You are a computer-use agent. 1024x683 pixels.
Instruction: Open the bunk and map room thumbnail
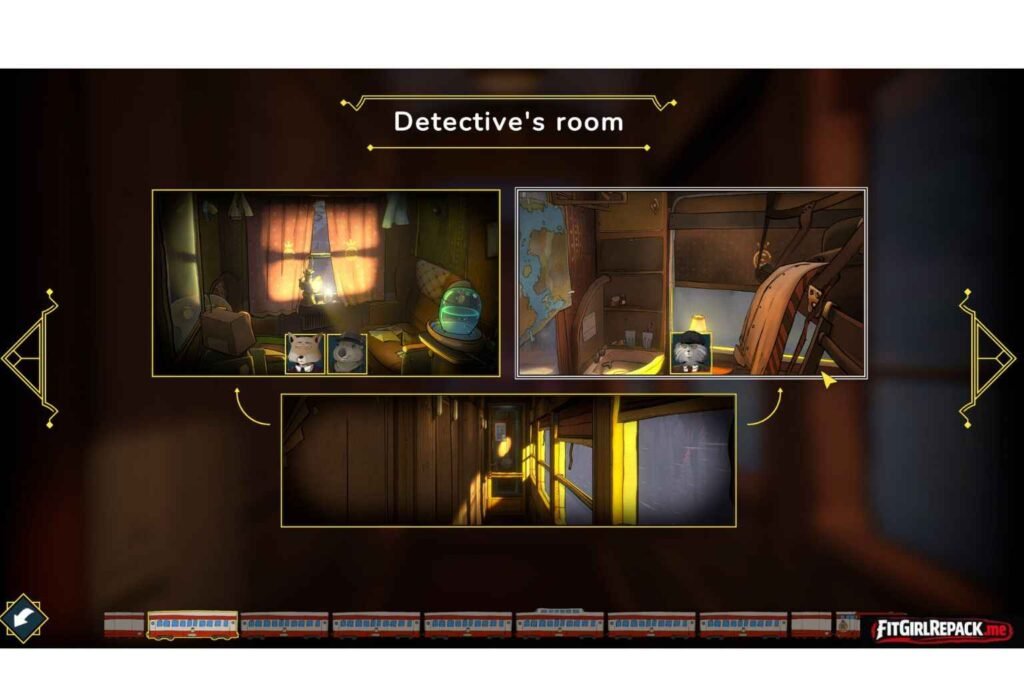pos(690,283)
